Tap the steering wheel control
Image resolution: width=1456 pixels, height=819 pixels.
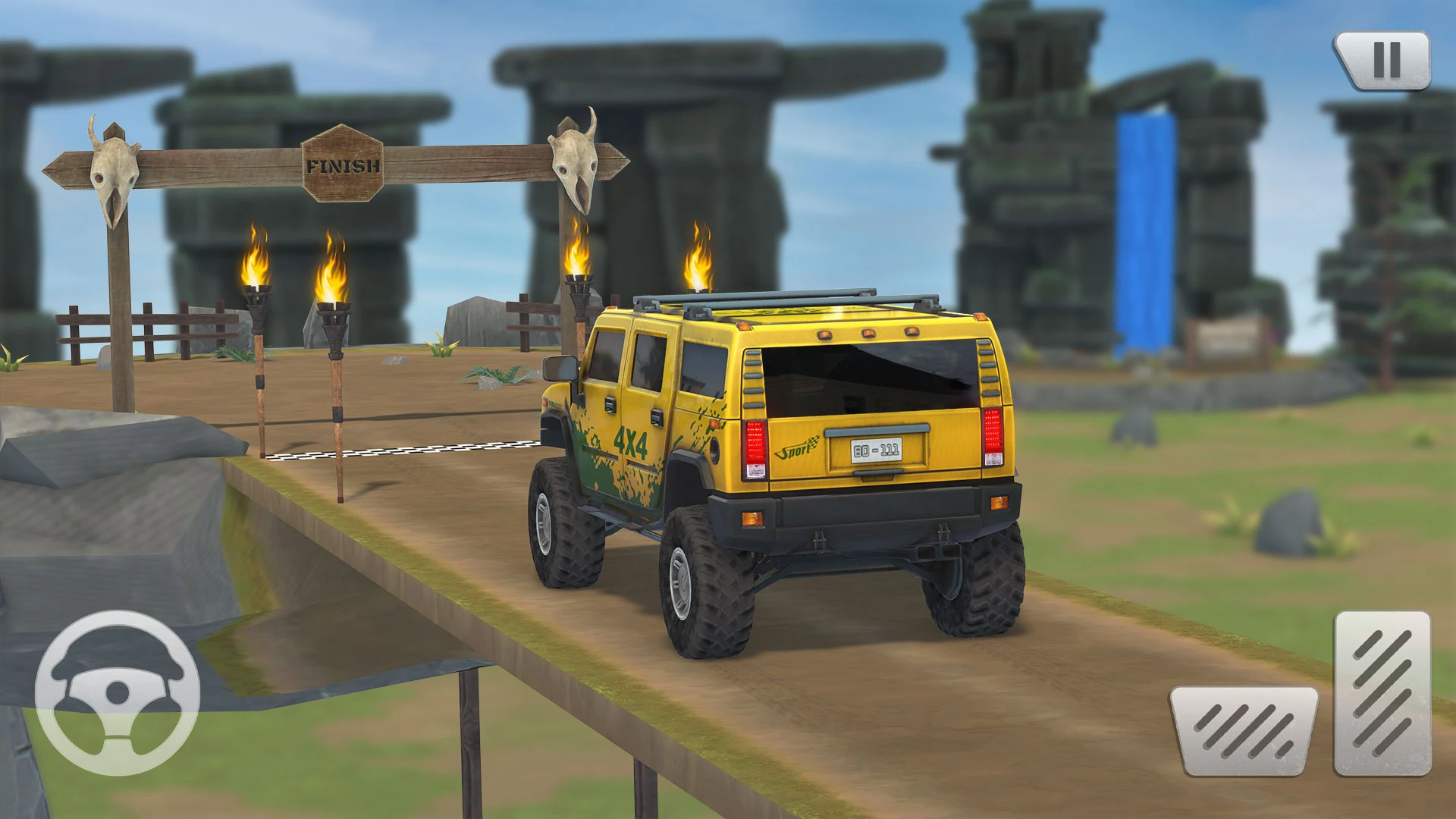tap(118, 692)
